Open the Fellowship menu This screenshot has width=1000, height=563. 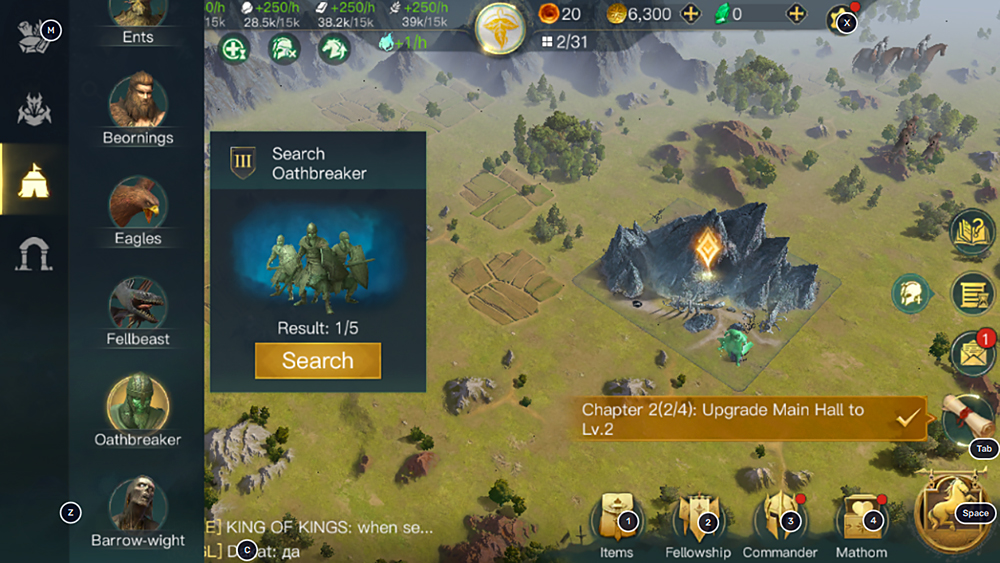(697, 521)
